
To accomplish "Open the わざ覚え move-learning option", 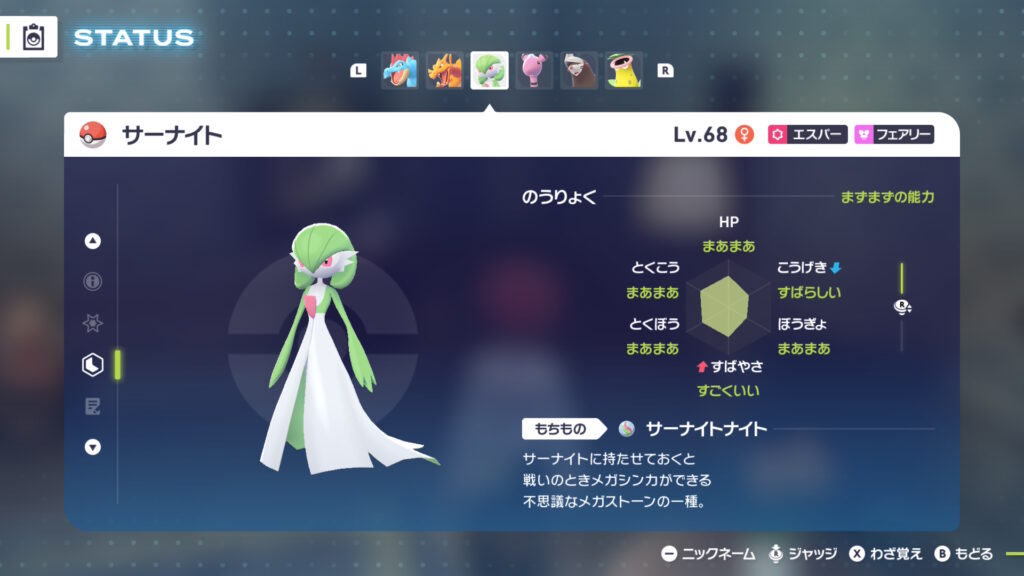I will click(x=886, y=553).
